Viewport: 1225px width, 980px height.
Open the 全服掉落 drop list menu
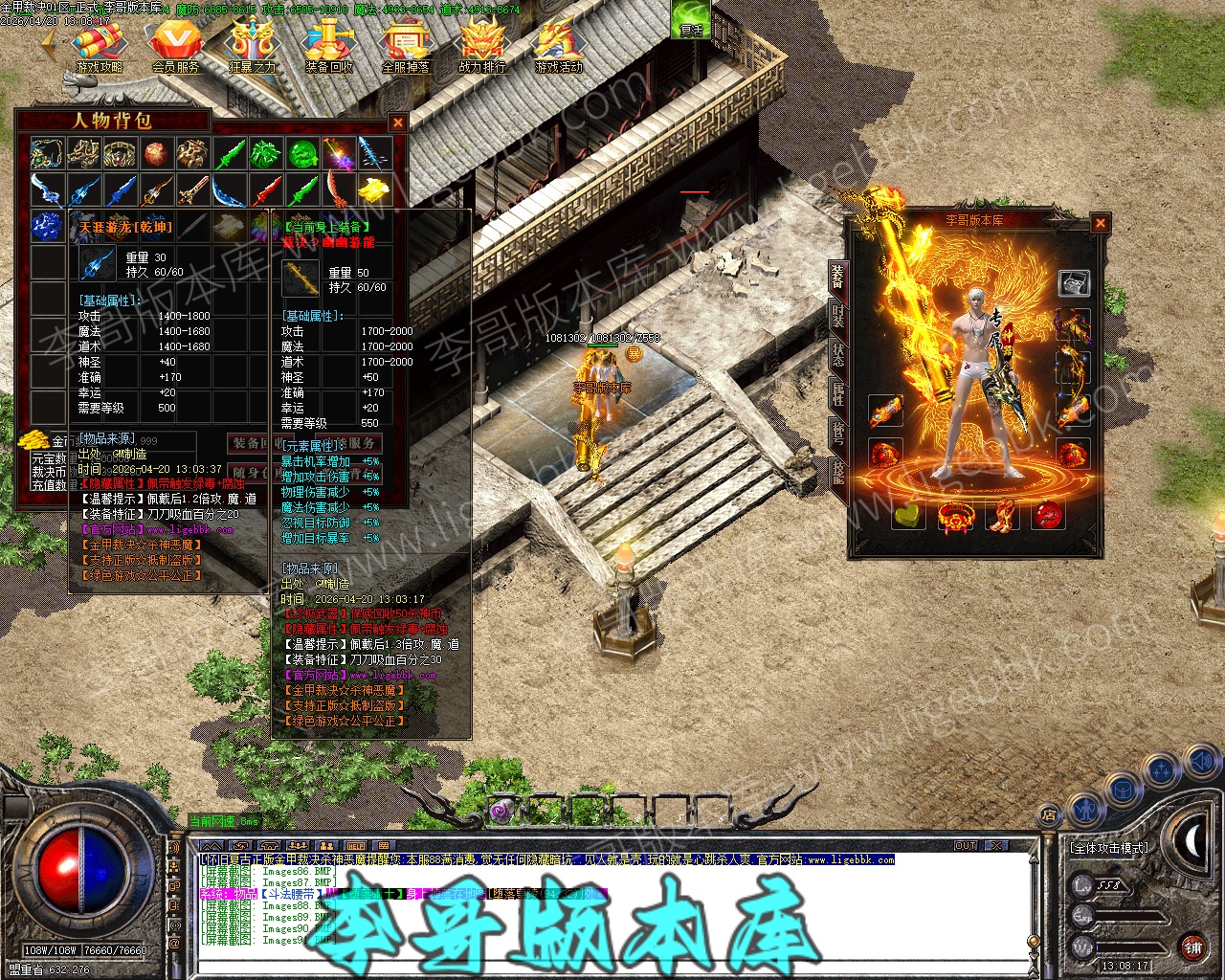coord(406,46)
